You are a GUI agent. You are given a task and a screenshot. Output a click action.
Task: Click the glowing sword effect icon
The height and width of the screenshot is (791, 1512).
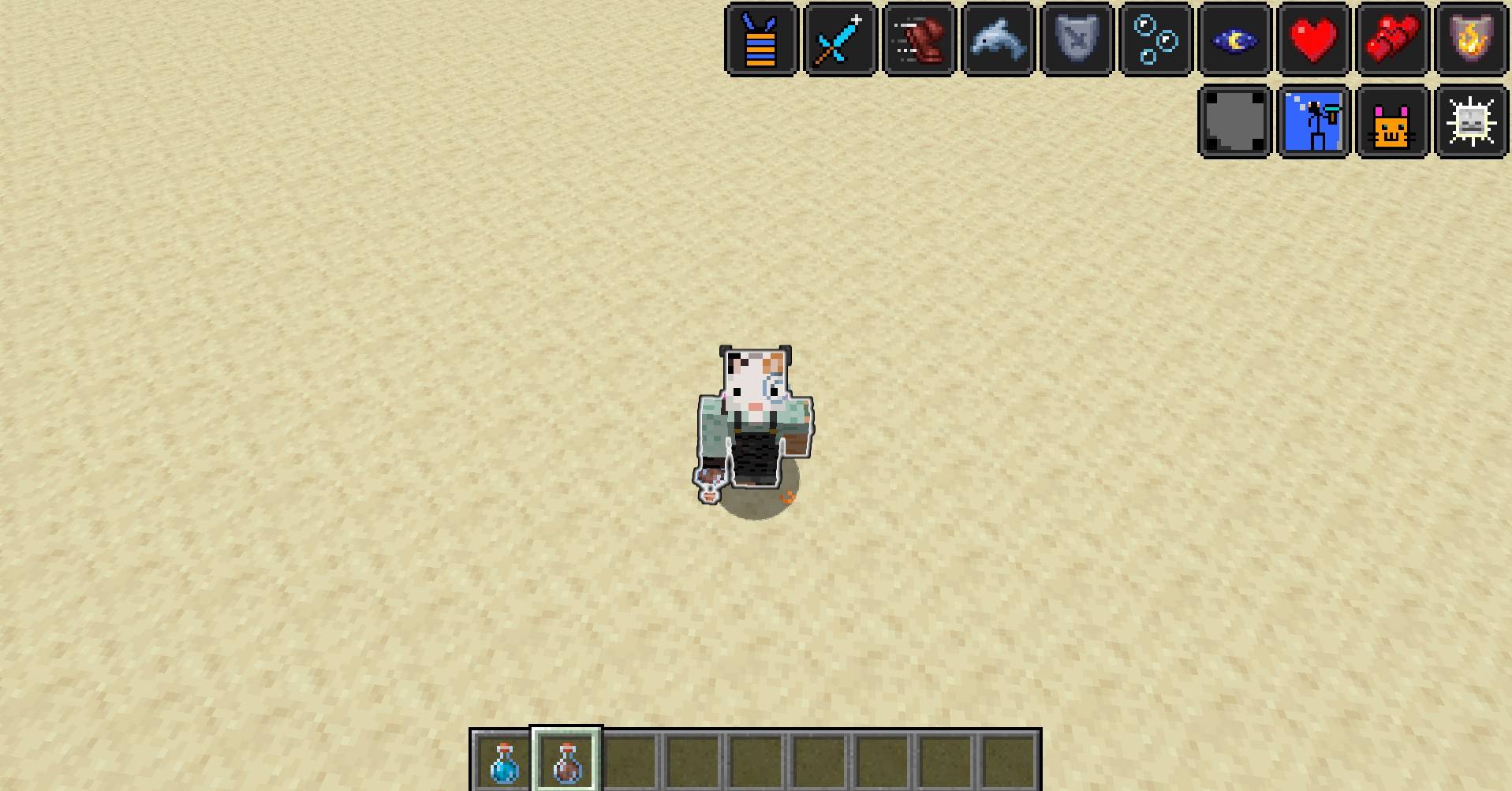(x=839, y=39)
